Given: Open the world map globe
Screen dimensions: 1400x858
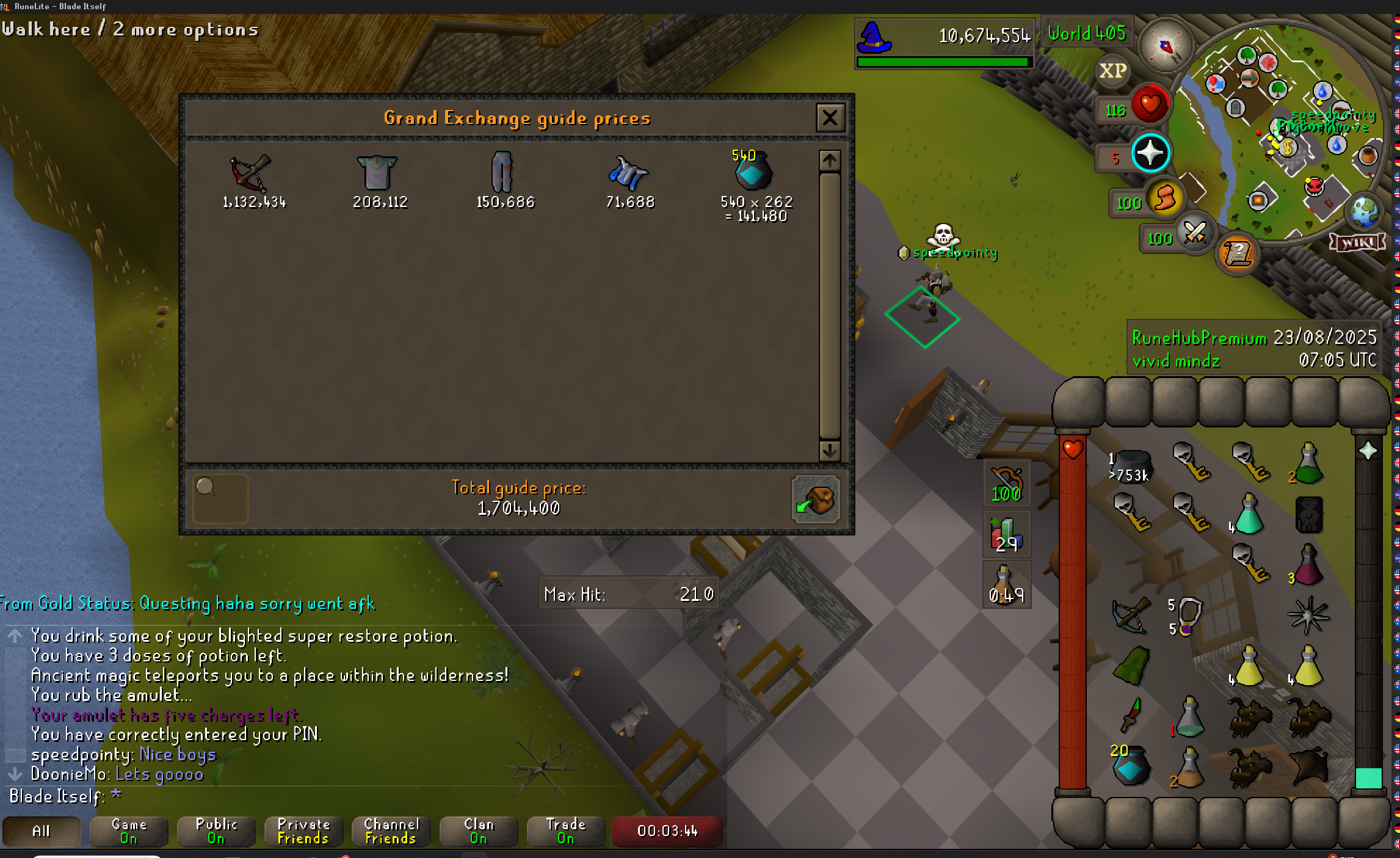Looking at the screenshot, I should pos(1364,212).
